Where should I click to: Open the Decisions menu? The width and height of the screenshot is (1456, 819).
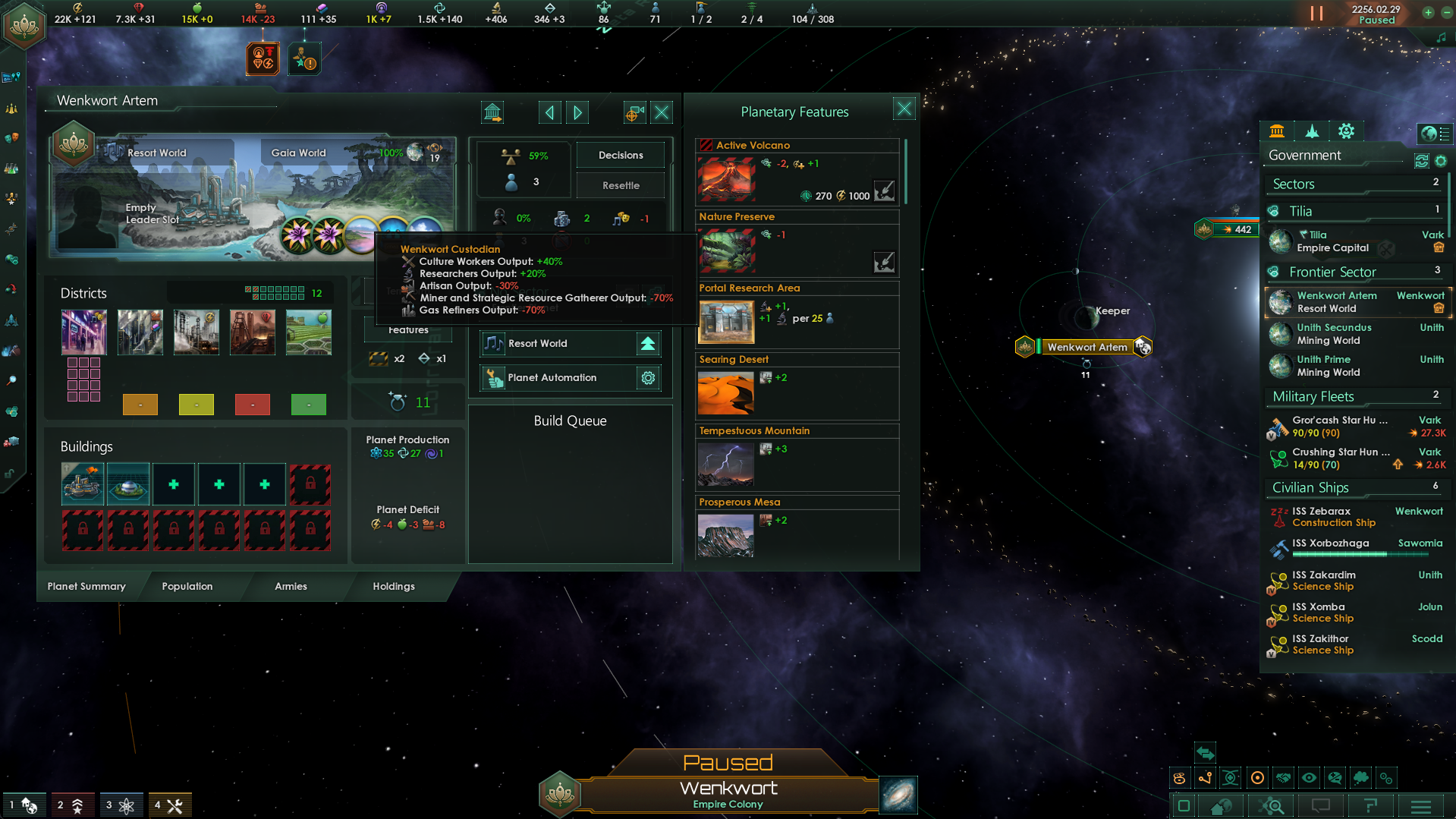(x=620, y=155)
